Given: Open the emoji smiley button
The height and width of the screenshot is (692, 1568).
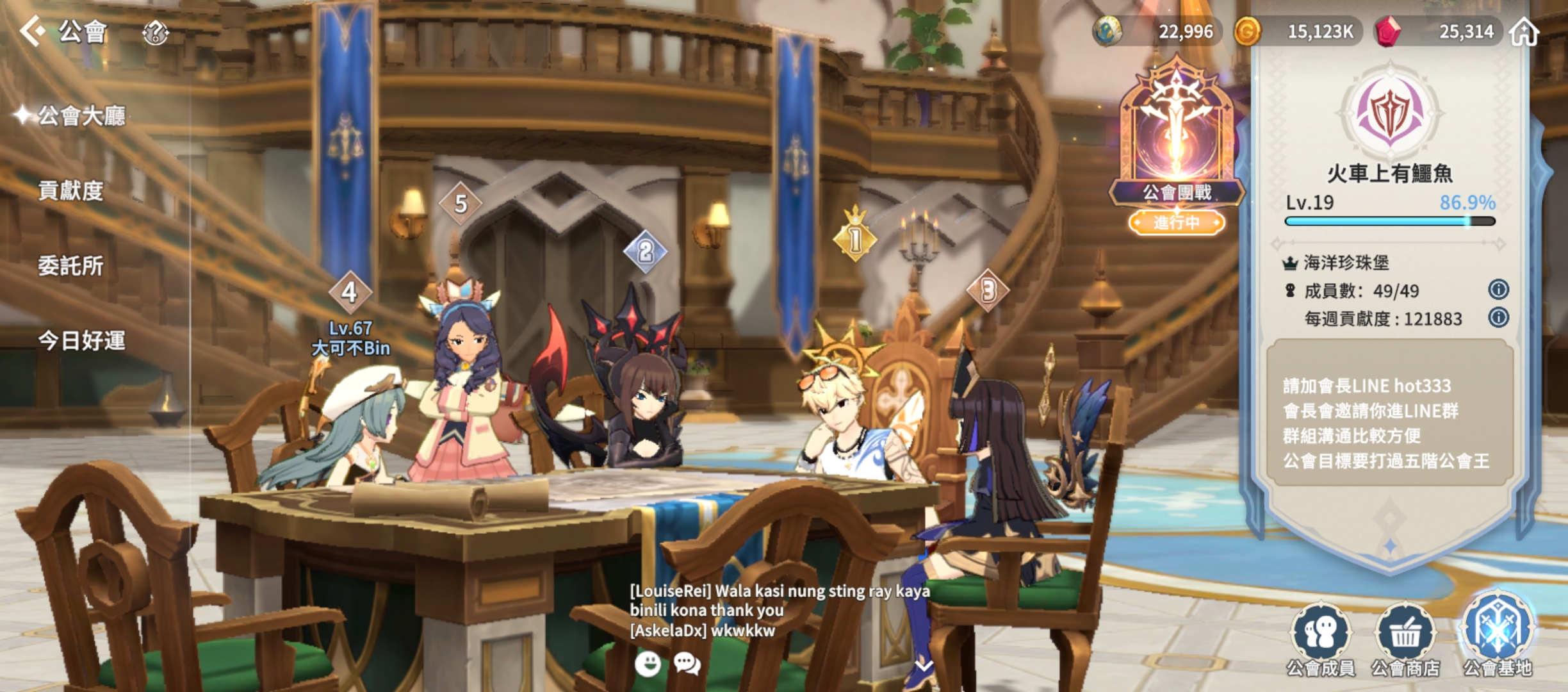Looking at the screenshot, I should (x=648, y=664).
